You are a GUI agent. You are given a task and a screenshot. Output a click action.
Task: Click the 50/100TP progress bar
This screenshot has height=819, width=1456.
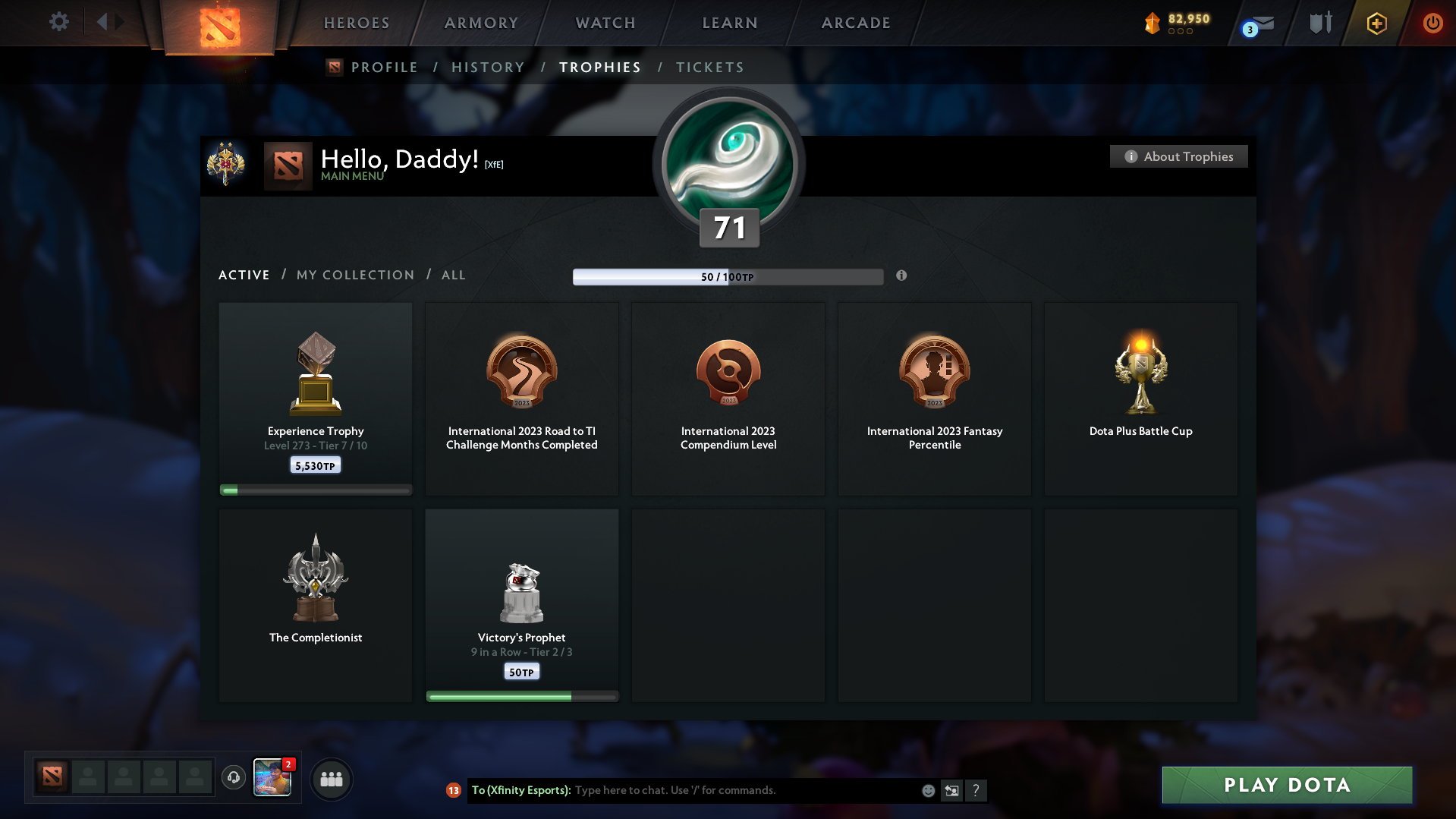click(728, 277)
